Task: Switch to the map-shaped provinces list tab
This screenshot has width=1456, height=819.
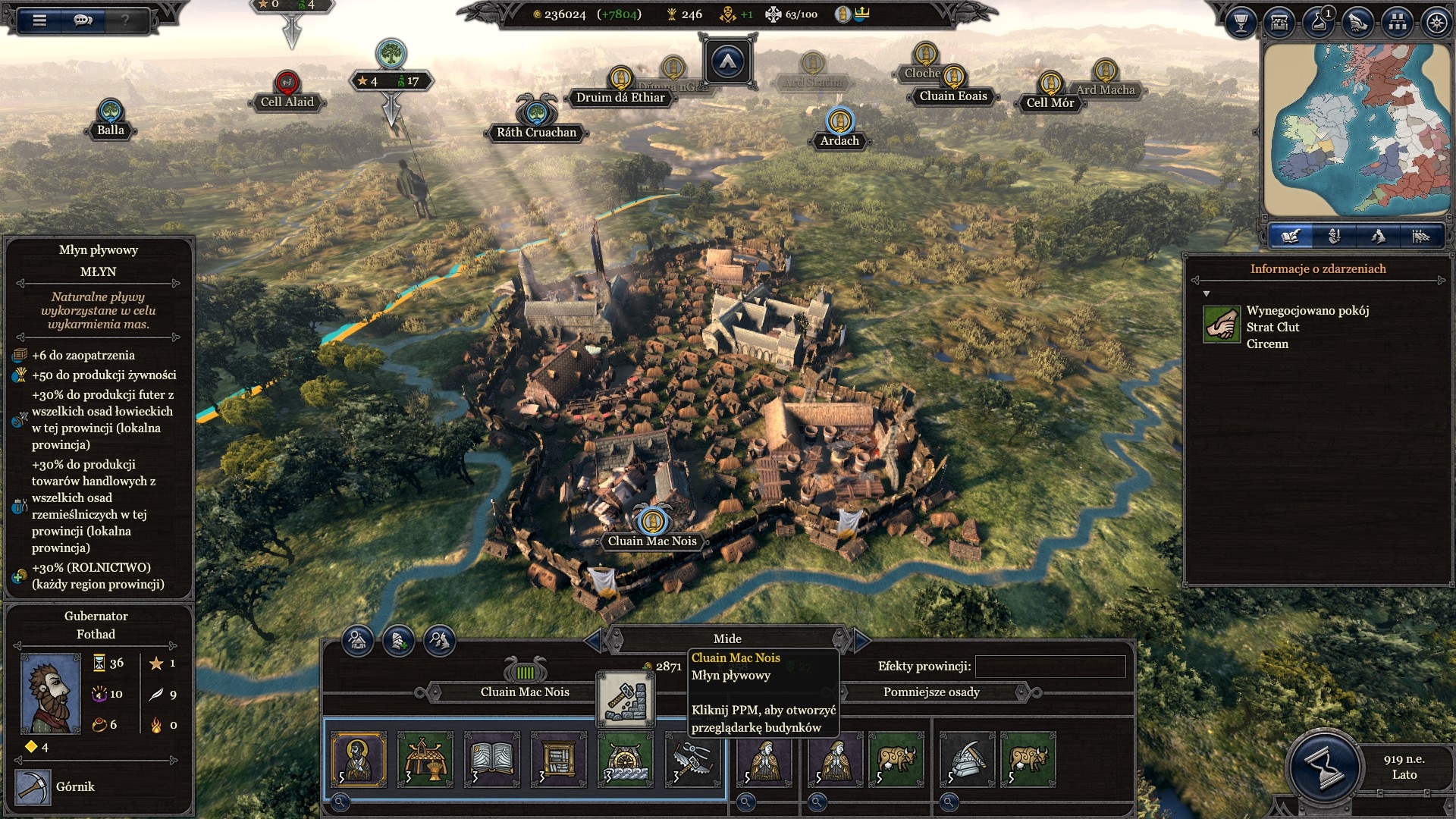Action: [x=1378, y=237]
